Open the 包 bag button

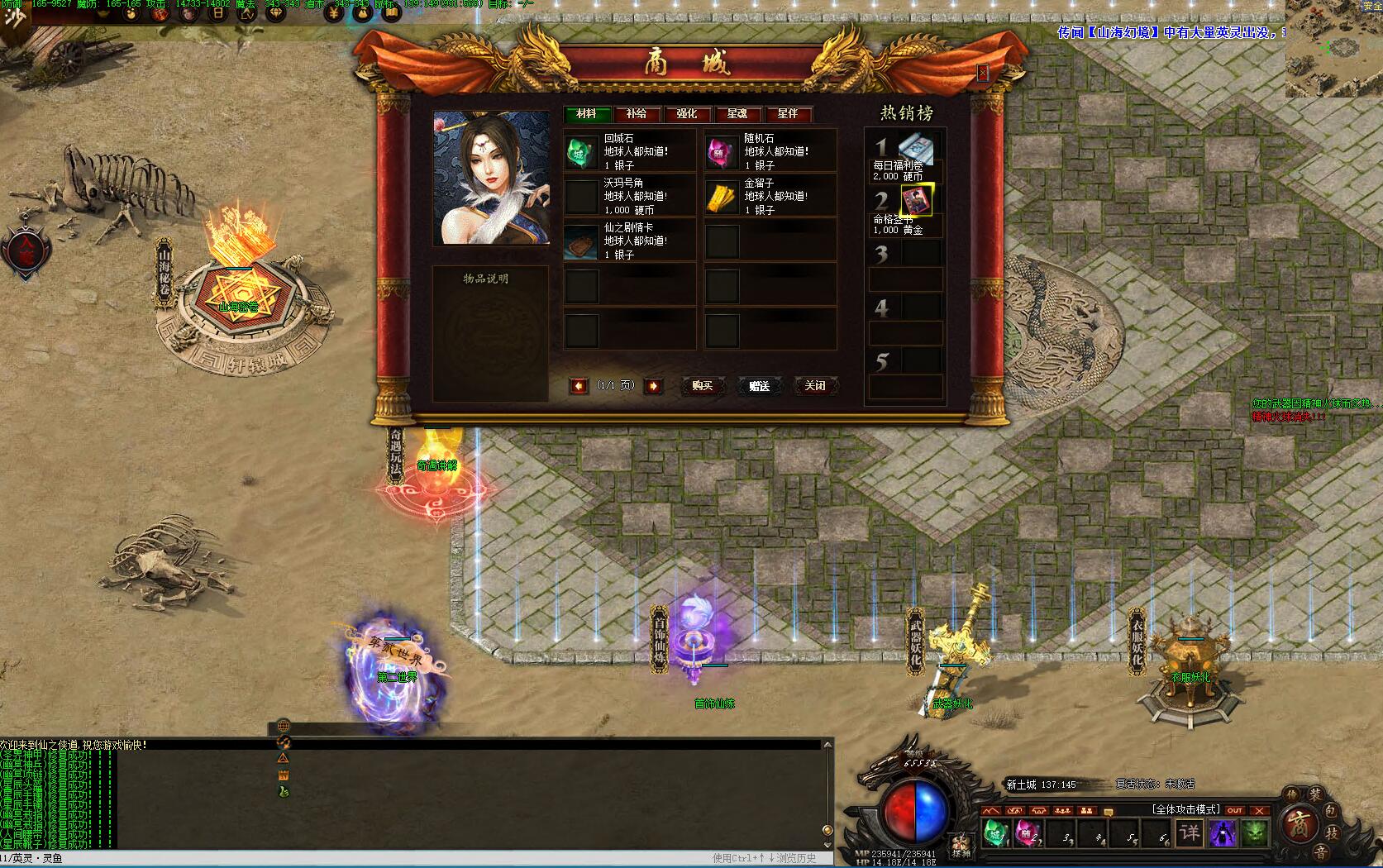1331,811
